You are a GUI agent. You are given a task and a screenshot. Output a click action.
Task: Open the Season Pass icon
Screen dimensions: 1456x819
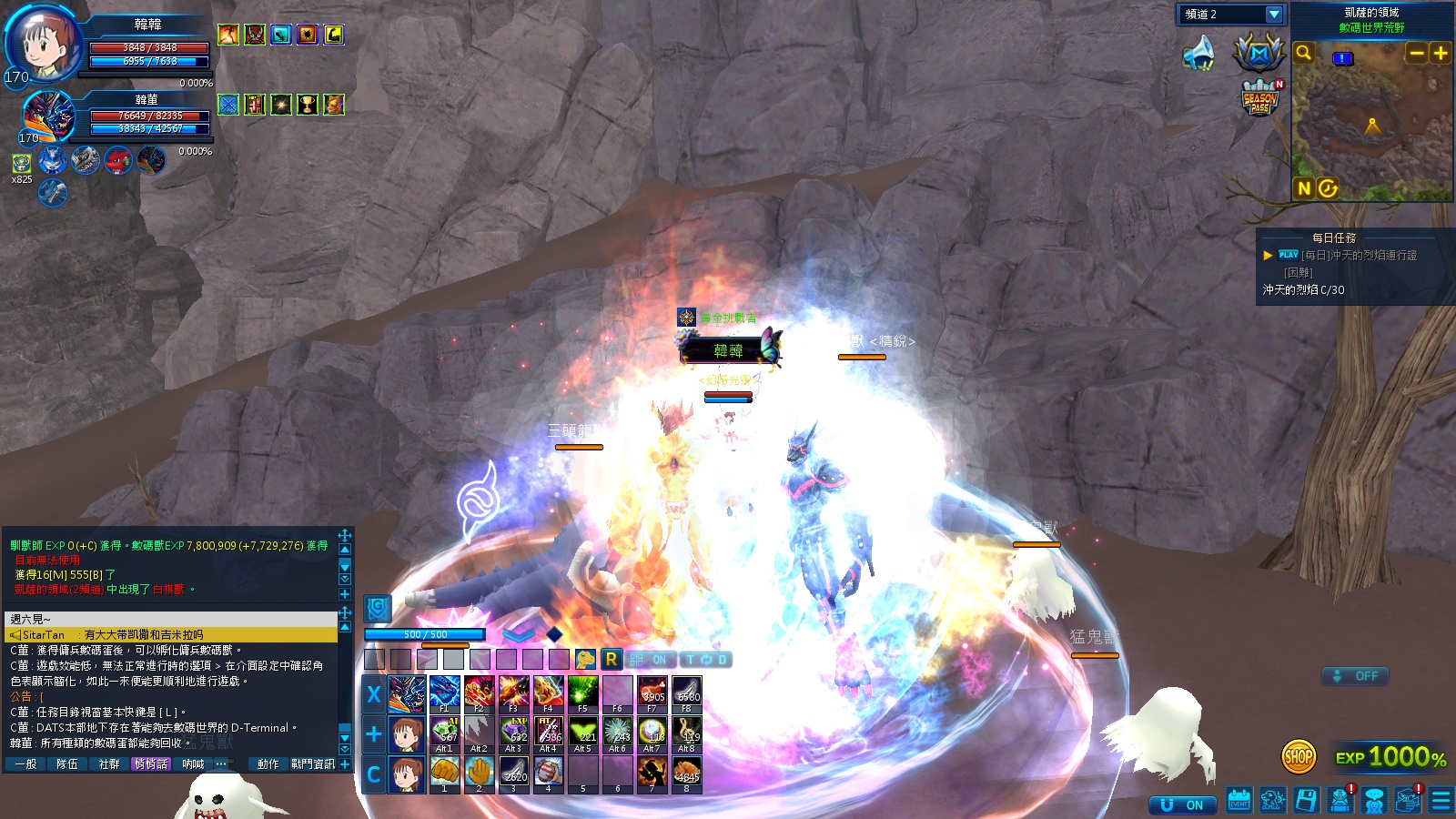(1260, 98)
